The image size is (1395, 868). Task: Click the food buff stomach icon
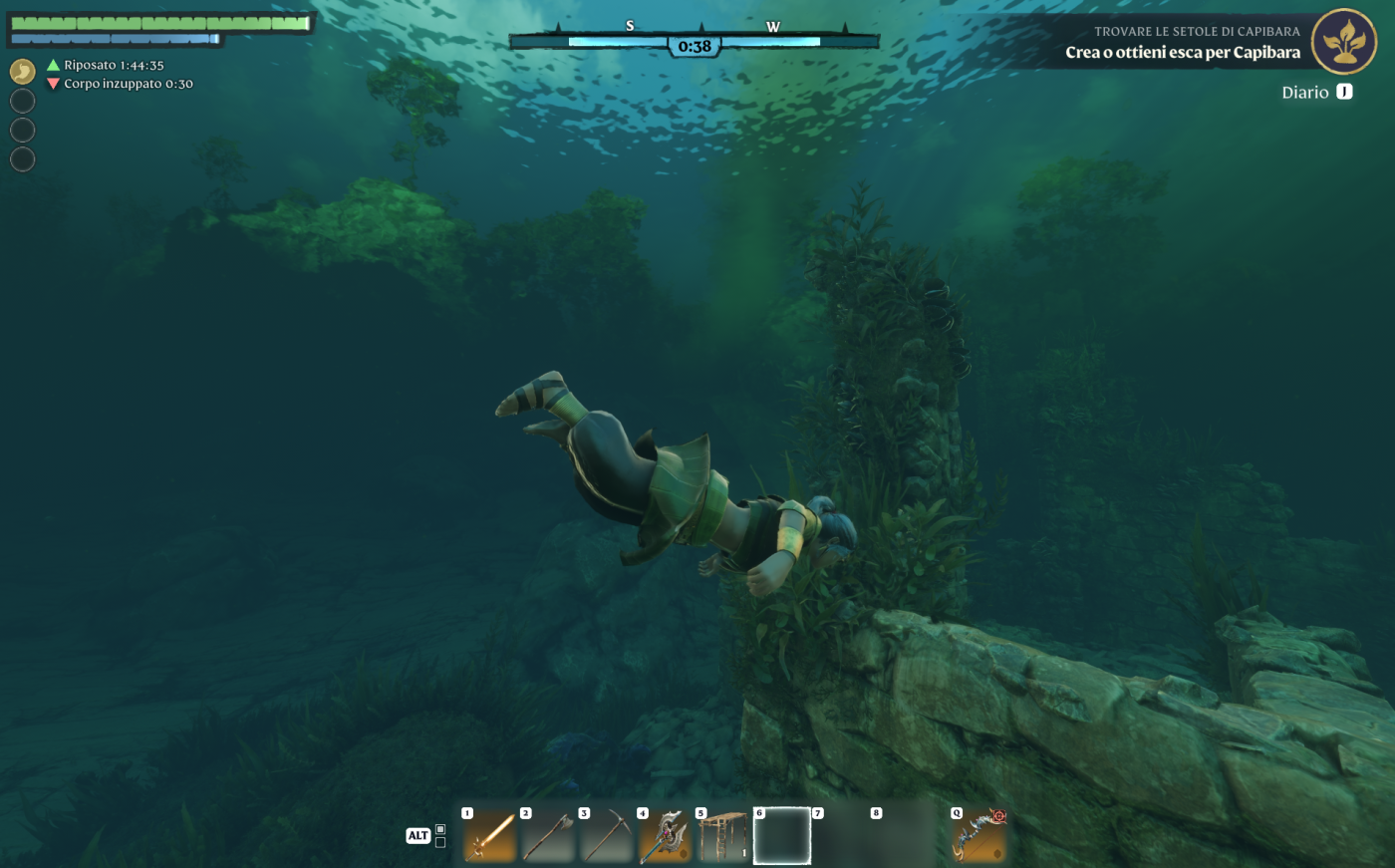click(x=22, y=72)
